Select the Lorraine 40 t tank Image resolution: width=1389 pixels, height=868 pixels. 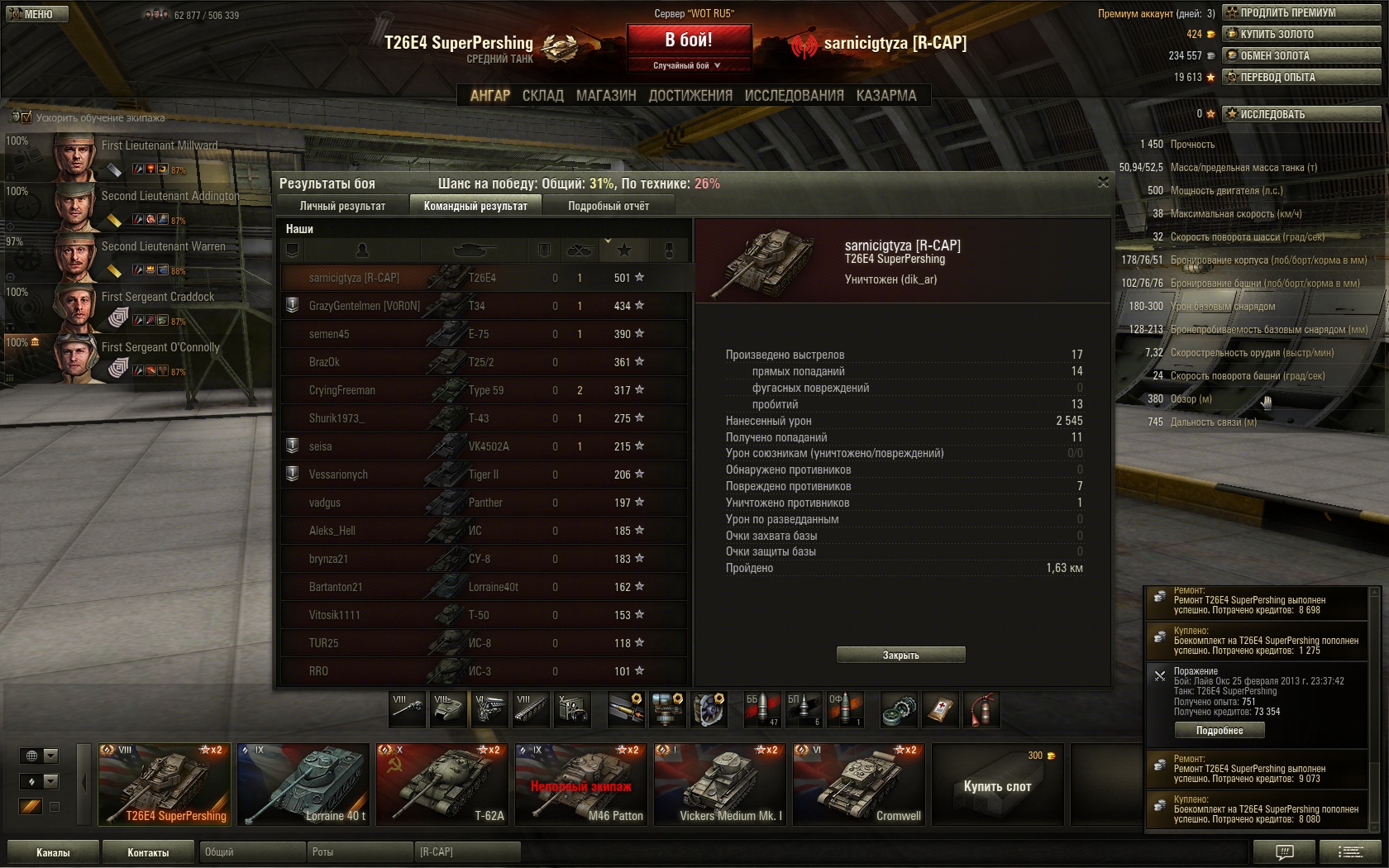coord(303,785)
